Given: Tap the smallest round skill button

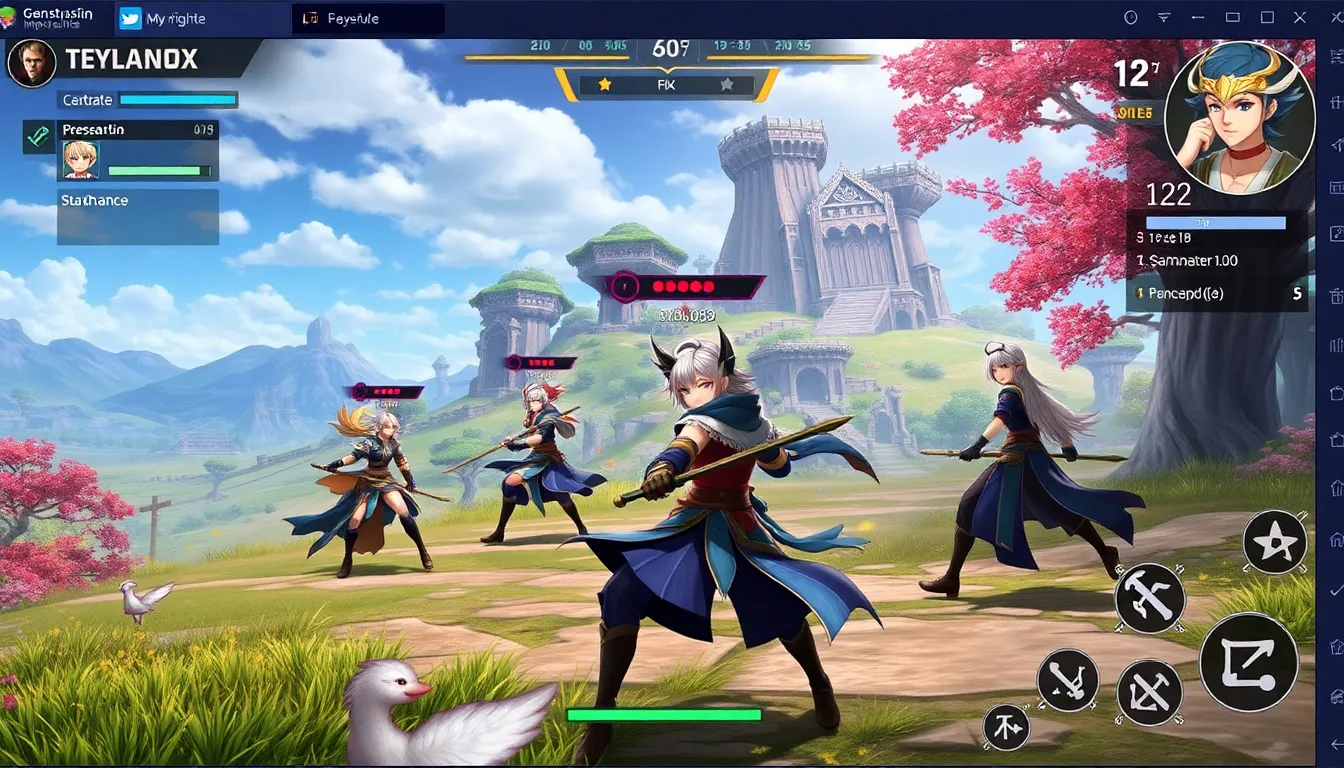Looking at the screenshot, I should pyautogui.click(x=1006, y=727).
